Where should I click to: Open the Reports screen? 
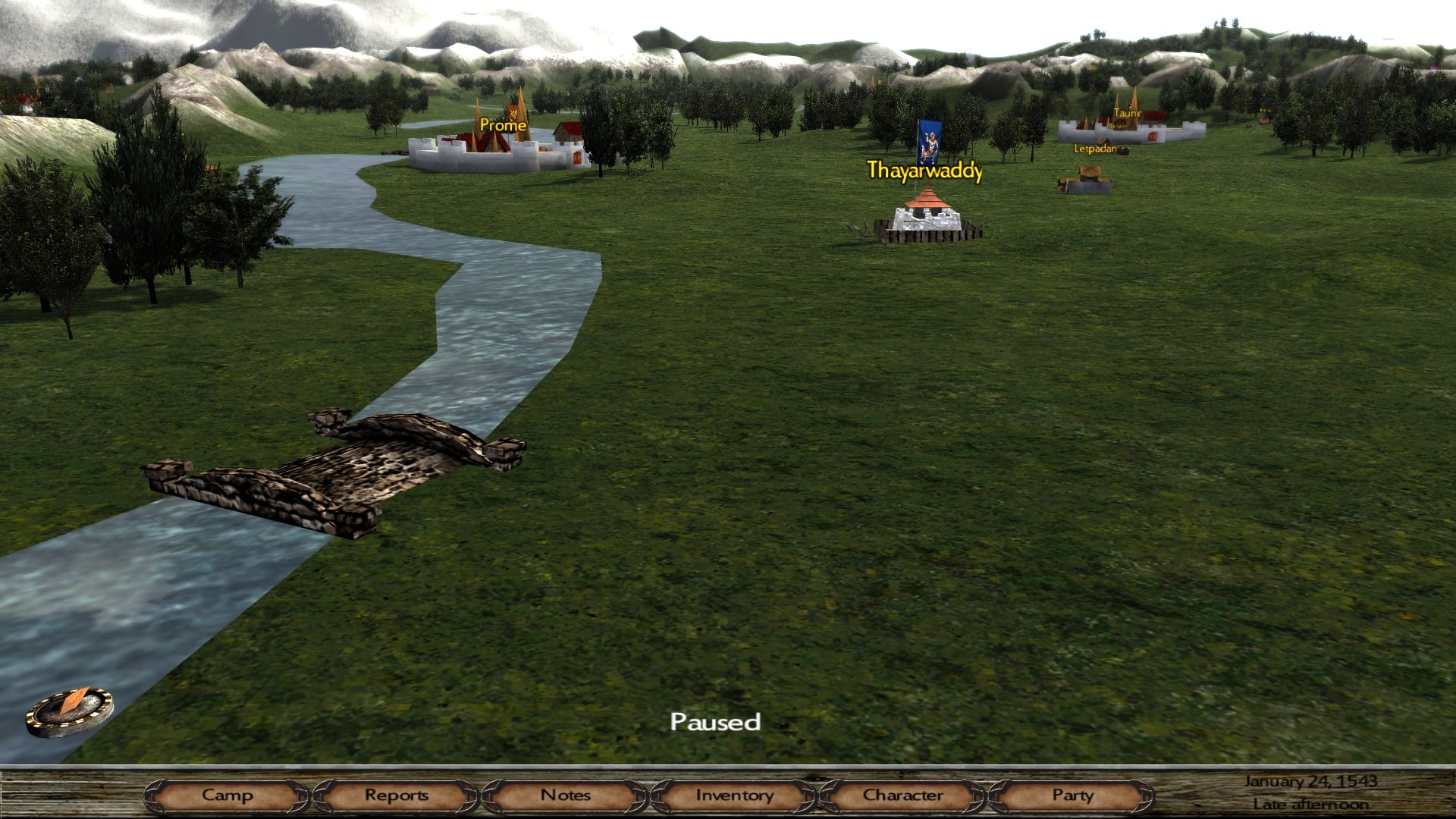(396, 795)
